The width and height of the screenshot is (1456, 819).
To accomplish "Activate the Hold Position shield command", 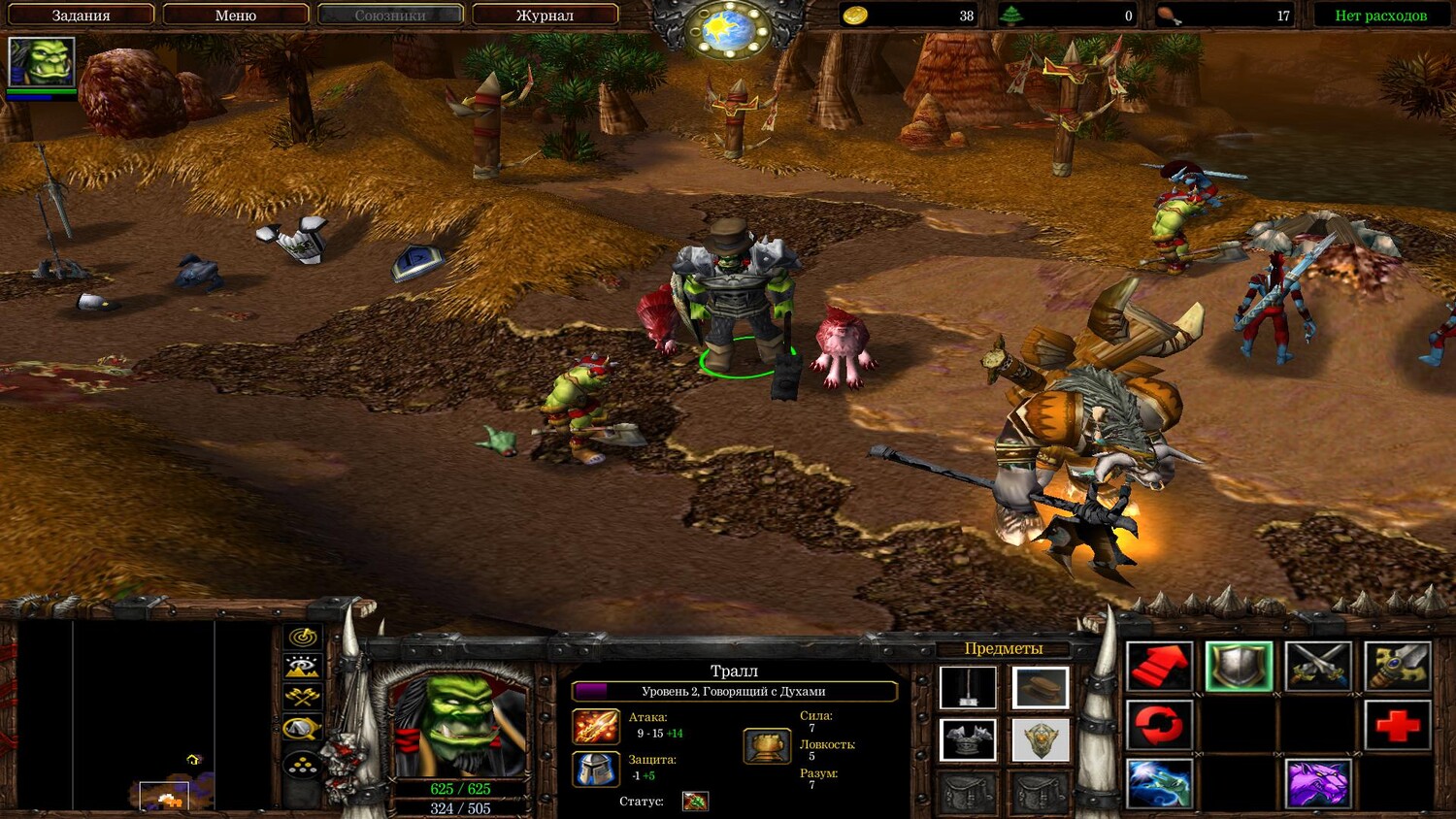I will pyautogui.click(x=1240, y=667).
